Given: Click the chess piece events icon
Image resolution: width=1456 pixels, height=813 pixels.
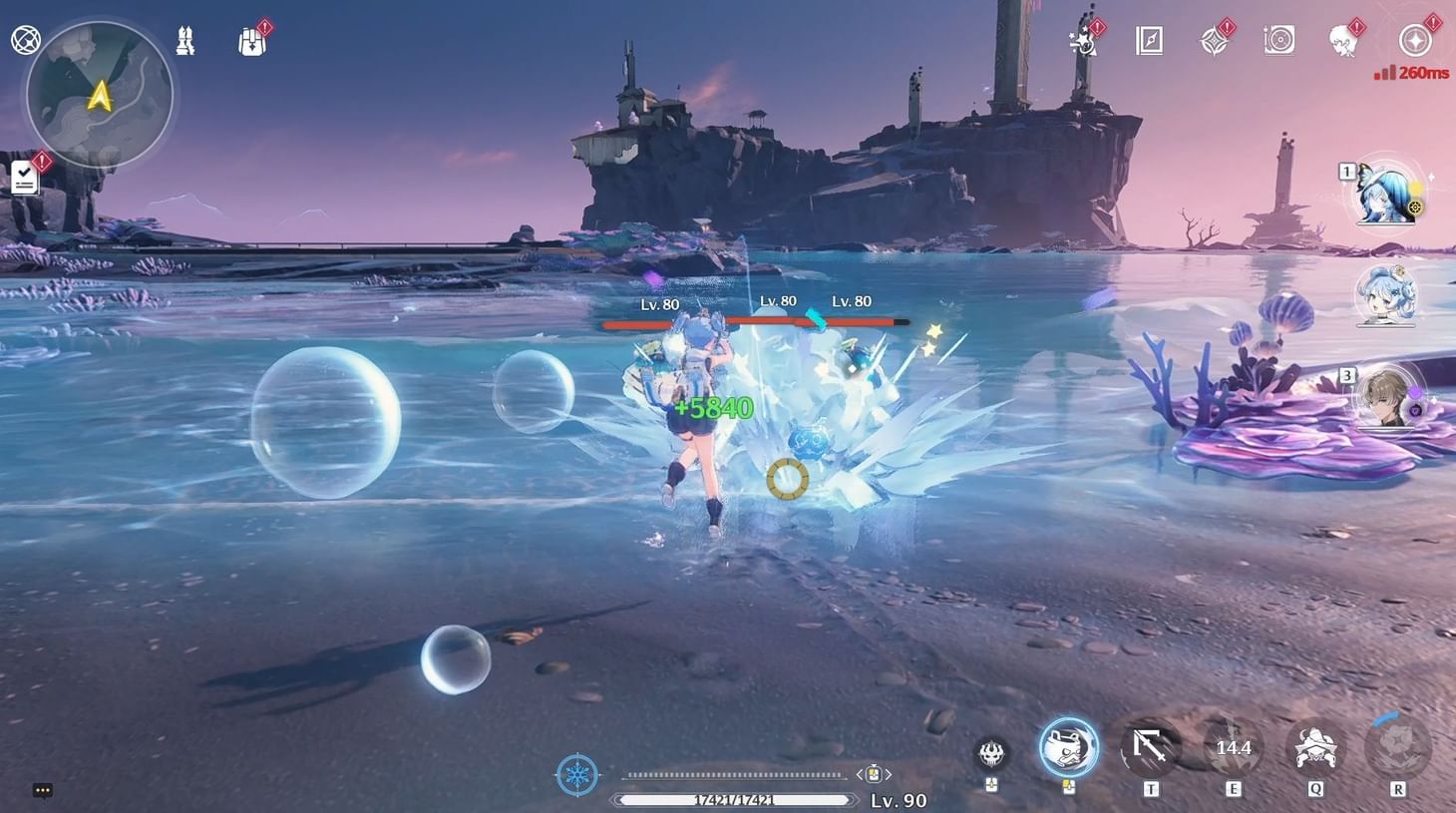Looking at the screenshot, I should 185,38.
